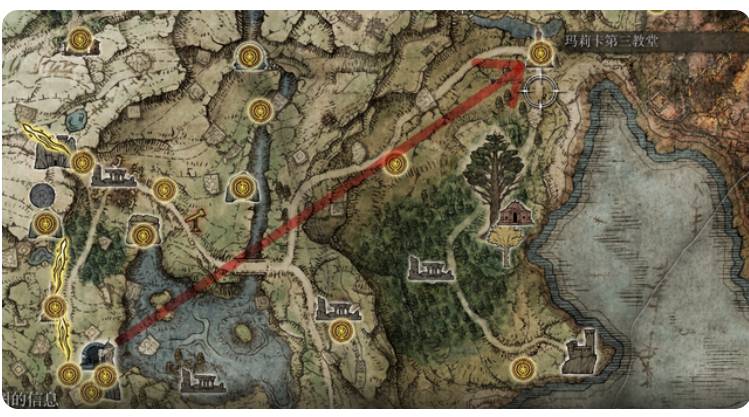
Task: Pick the grace marker beside the coastal tower ruins
Action: tap(522, 368)
